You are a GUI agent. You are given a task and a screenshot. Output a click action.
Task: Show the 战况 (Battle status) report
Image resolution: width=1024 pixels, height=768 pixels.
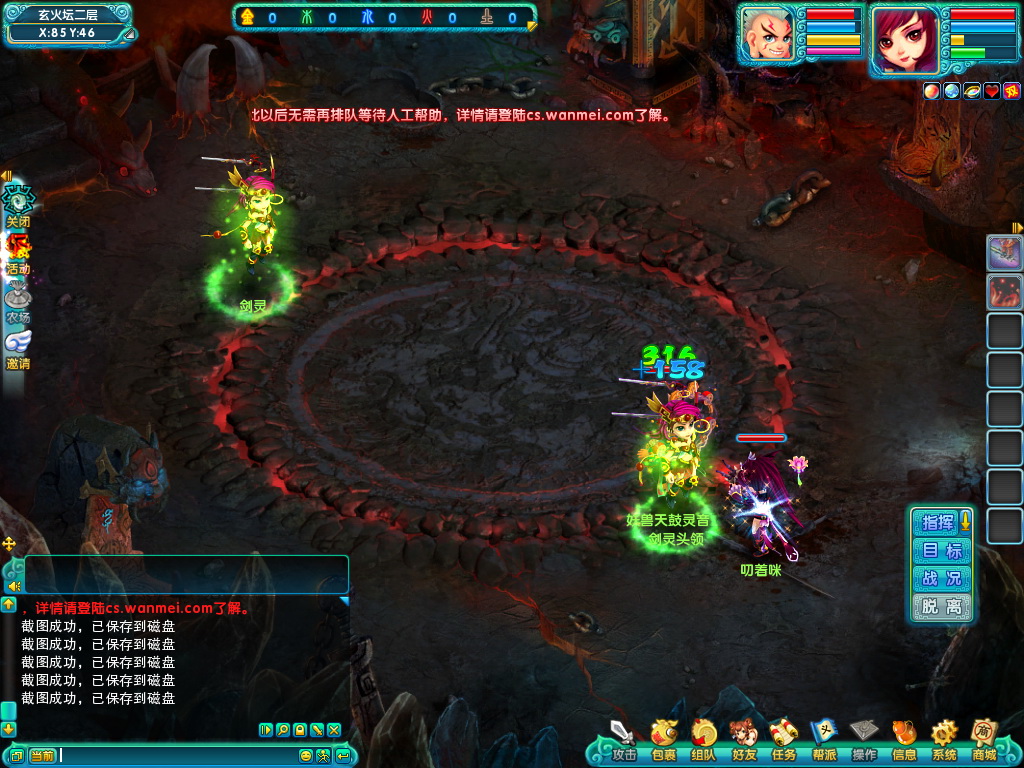click(942, 578)
